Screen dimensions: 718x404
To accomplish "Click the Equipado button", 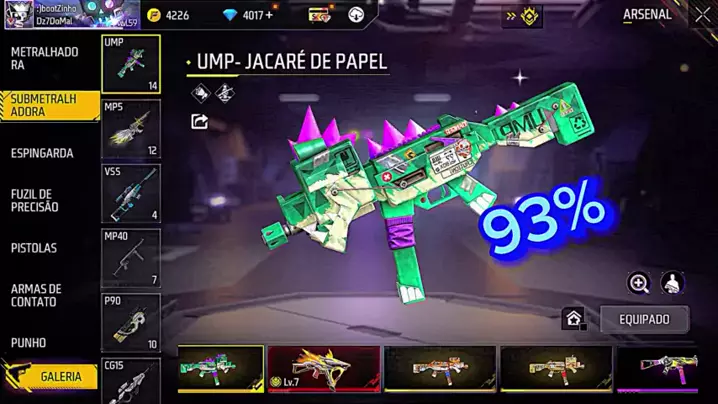I will point(645,320).
